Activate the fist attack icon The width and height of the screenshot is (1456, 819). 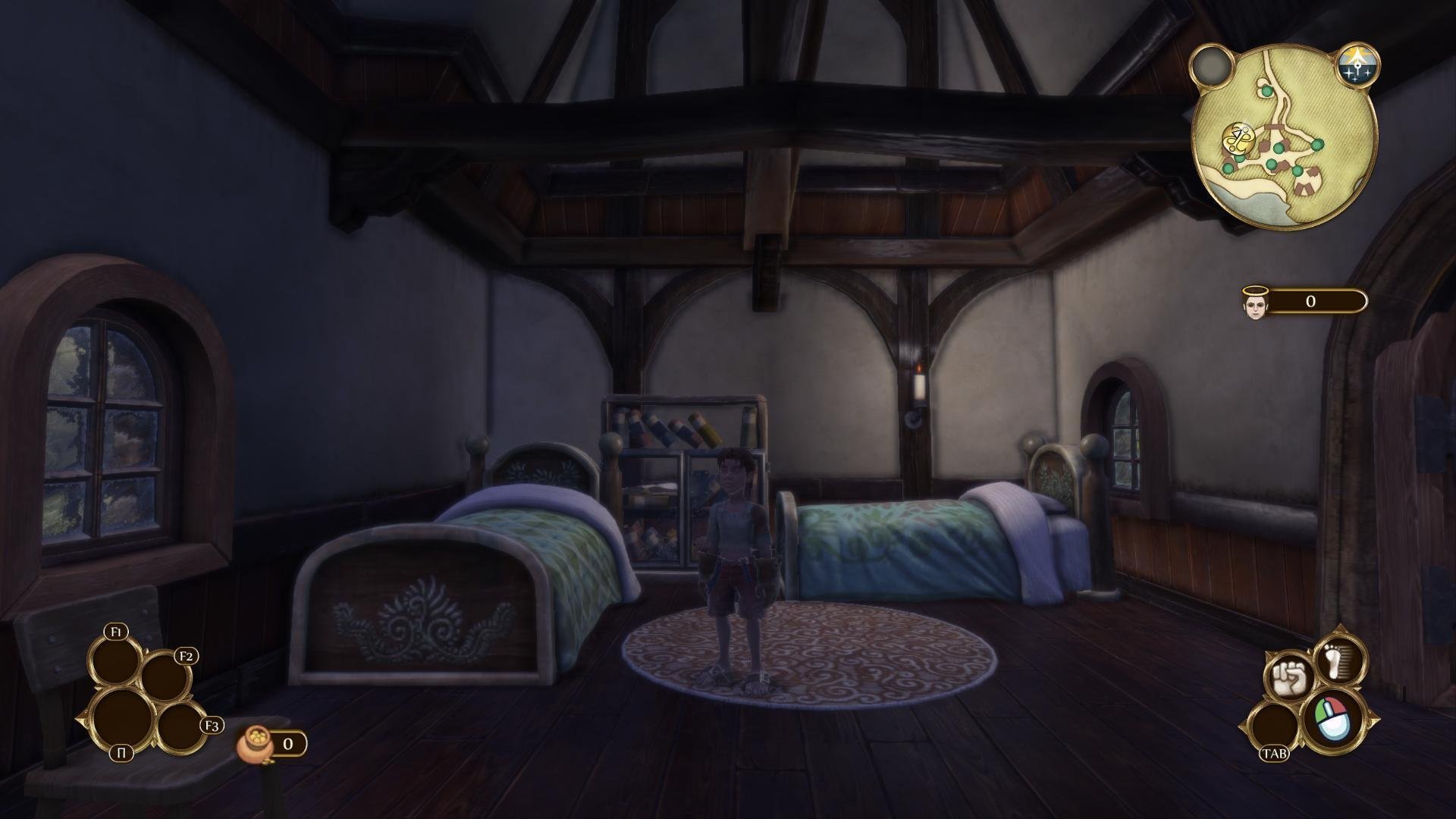(x=1286, y=678)
